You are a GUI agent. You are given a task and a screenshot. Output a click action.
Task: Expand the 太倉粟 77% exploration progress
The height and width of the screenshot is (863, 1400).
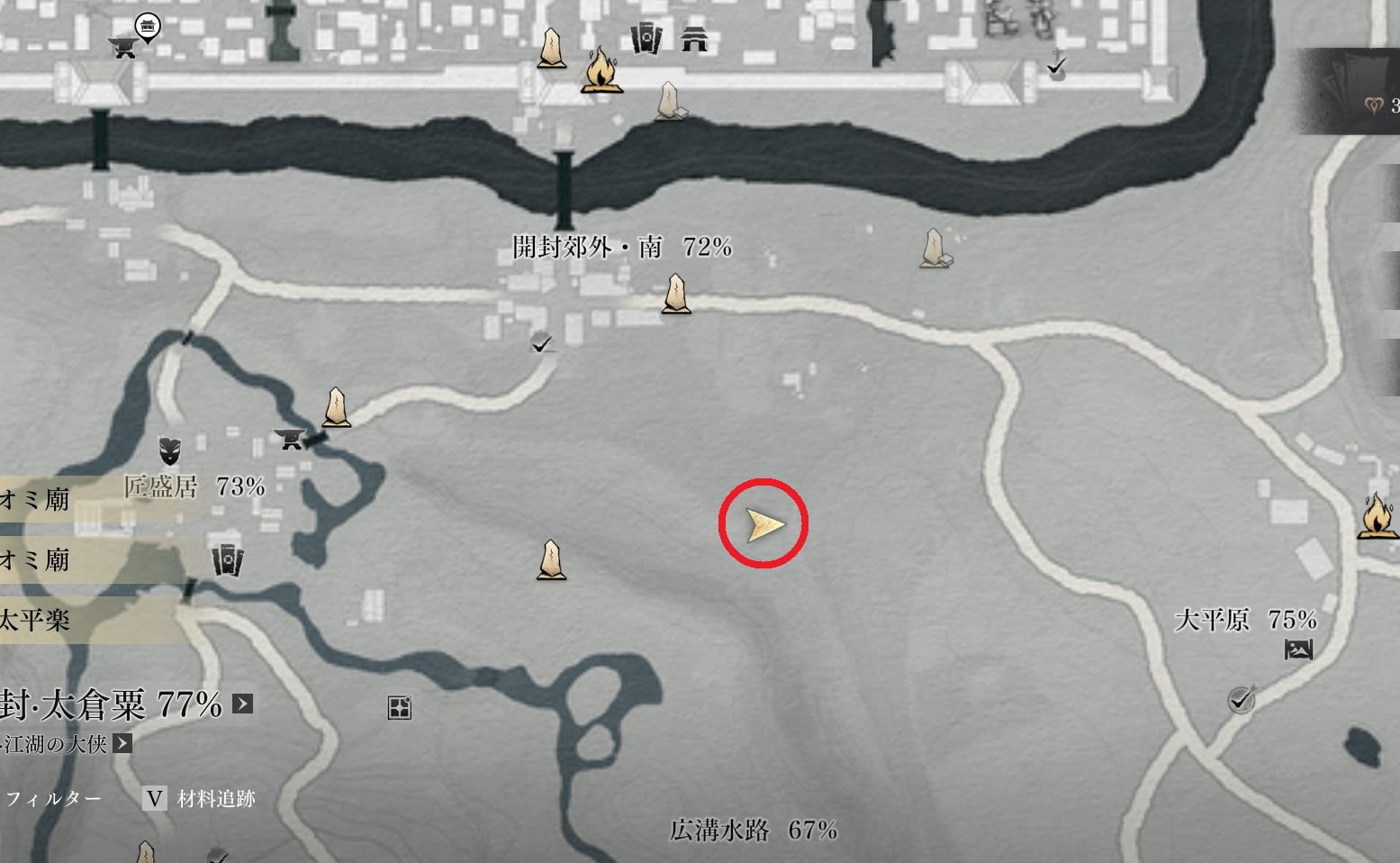click(x=243, y=704)
